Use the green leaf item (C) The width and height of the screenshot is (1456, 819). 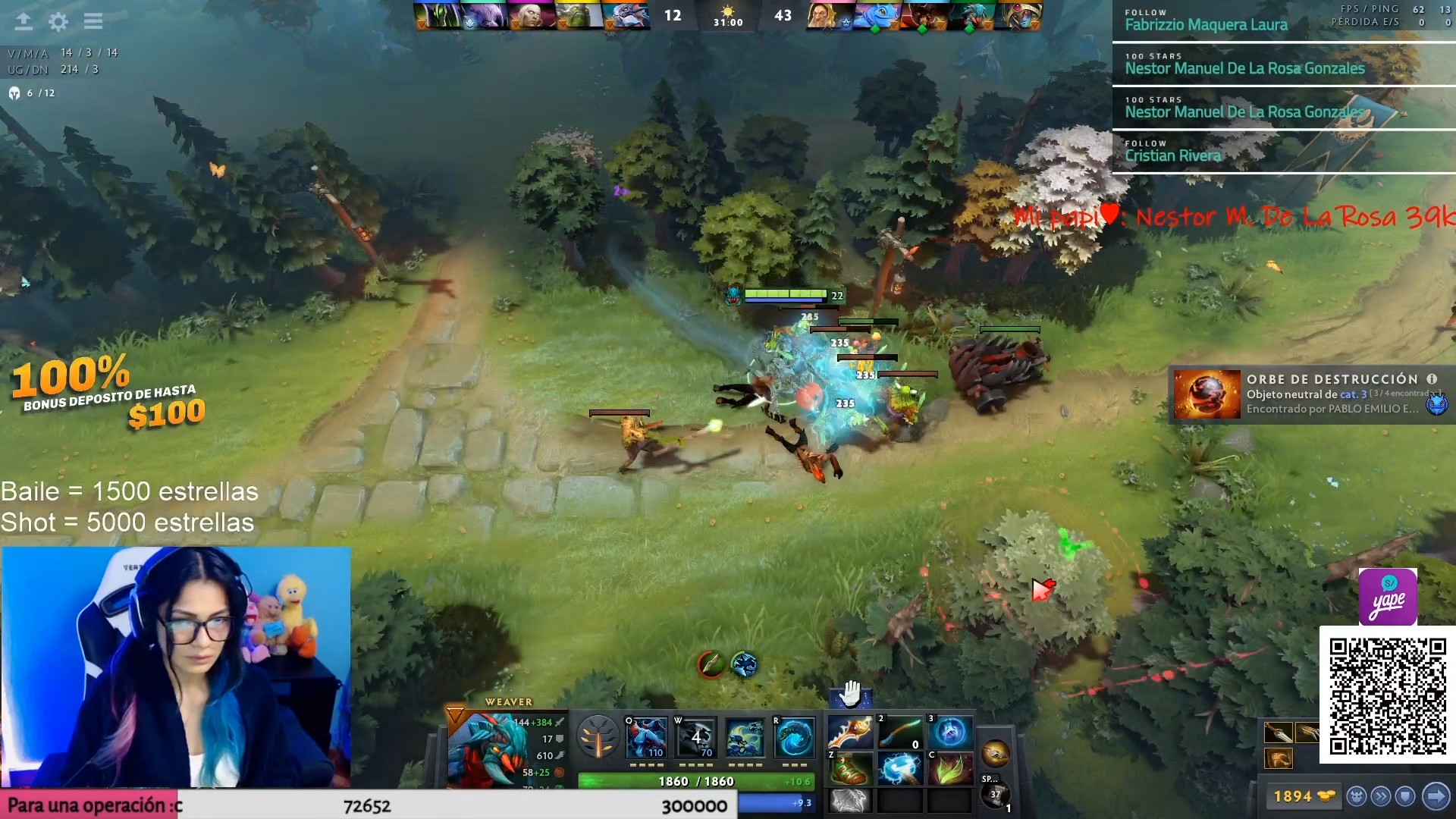point(949,768)
